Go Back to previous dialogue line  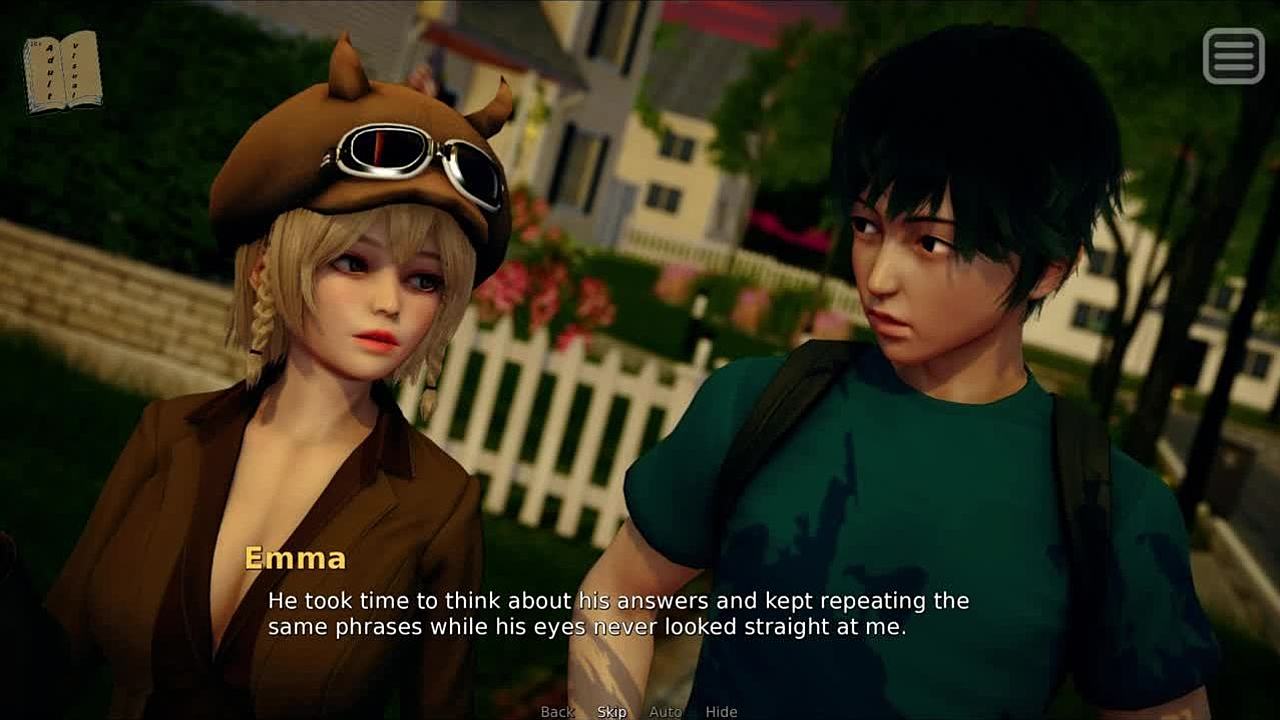point(557,712)
